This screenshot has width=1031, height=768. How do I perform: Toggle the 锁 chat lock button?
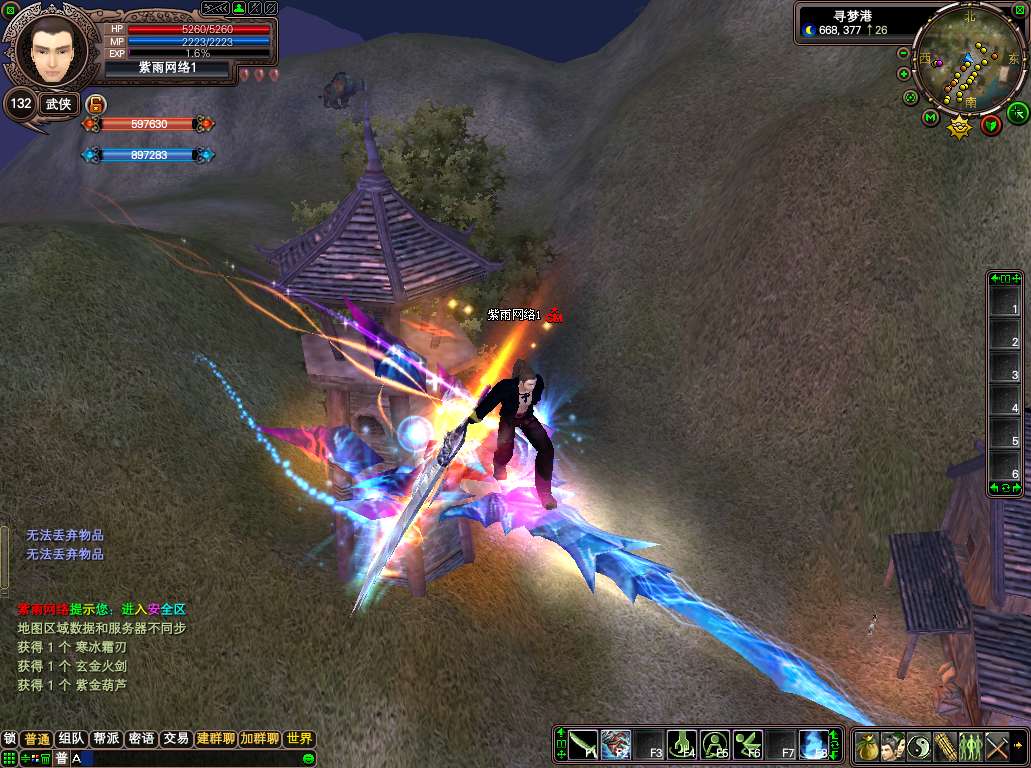tap(10, 739)
